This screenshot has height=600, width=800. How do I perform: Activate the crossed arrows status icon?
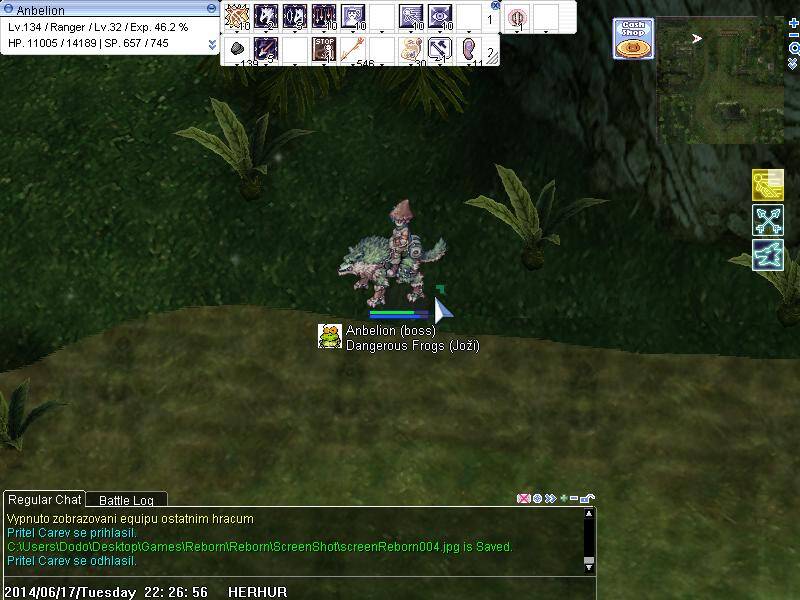point(767,220)
